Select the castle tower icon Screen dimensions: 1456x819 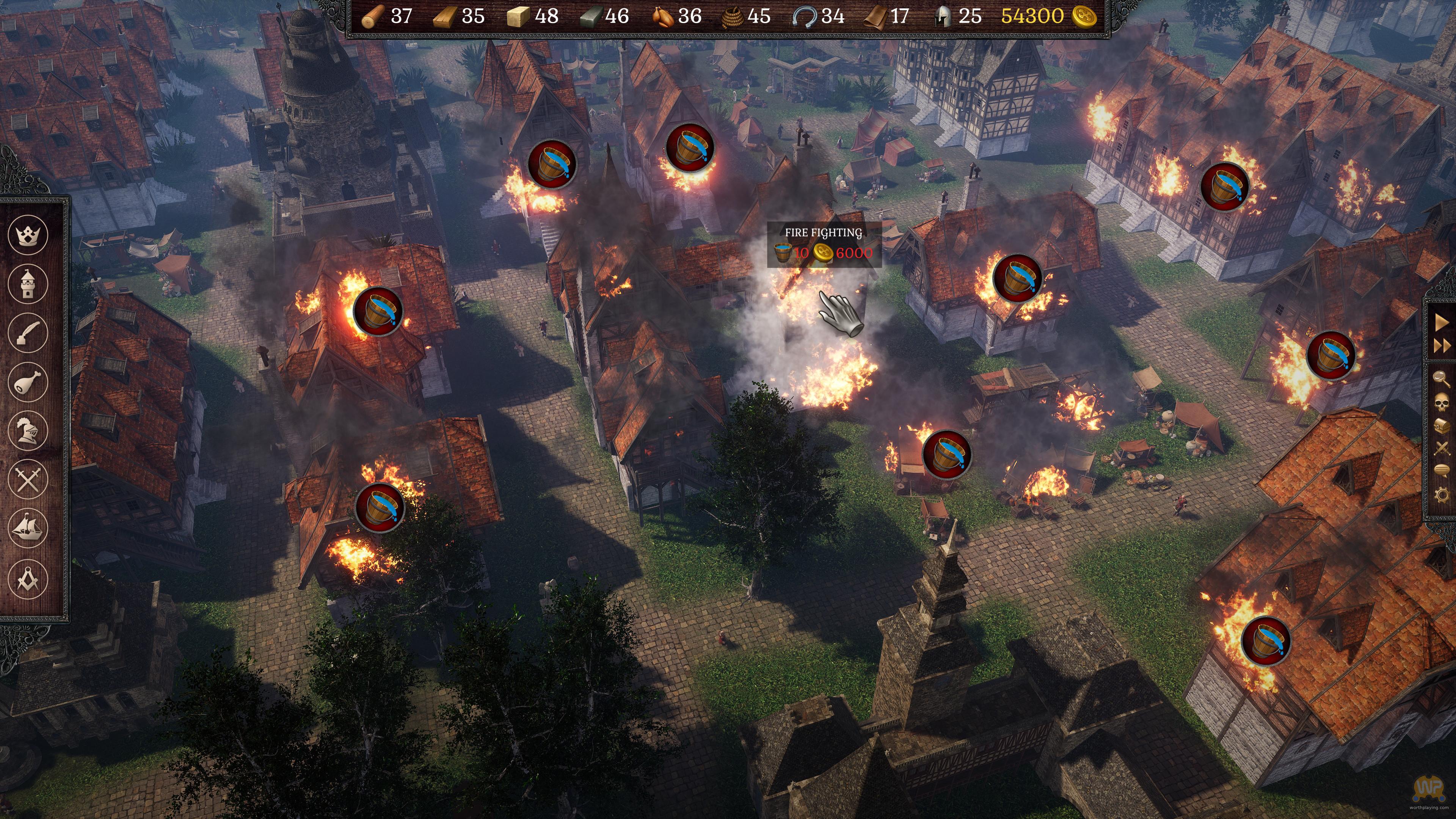tap(28, 283)
